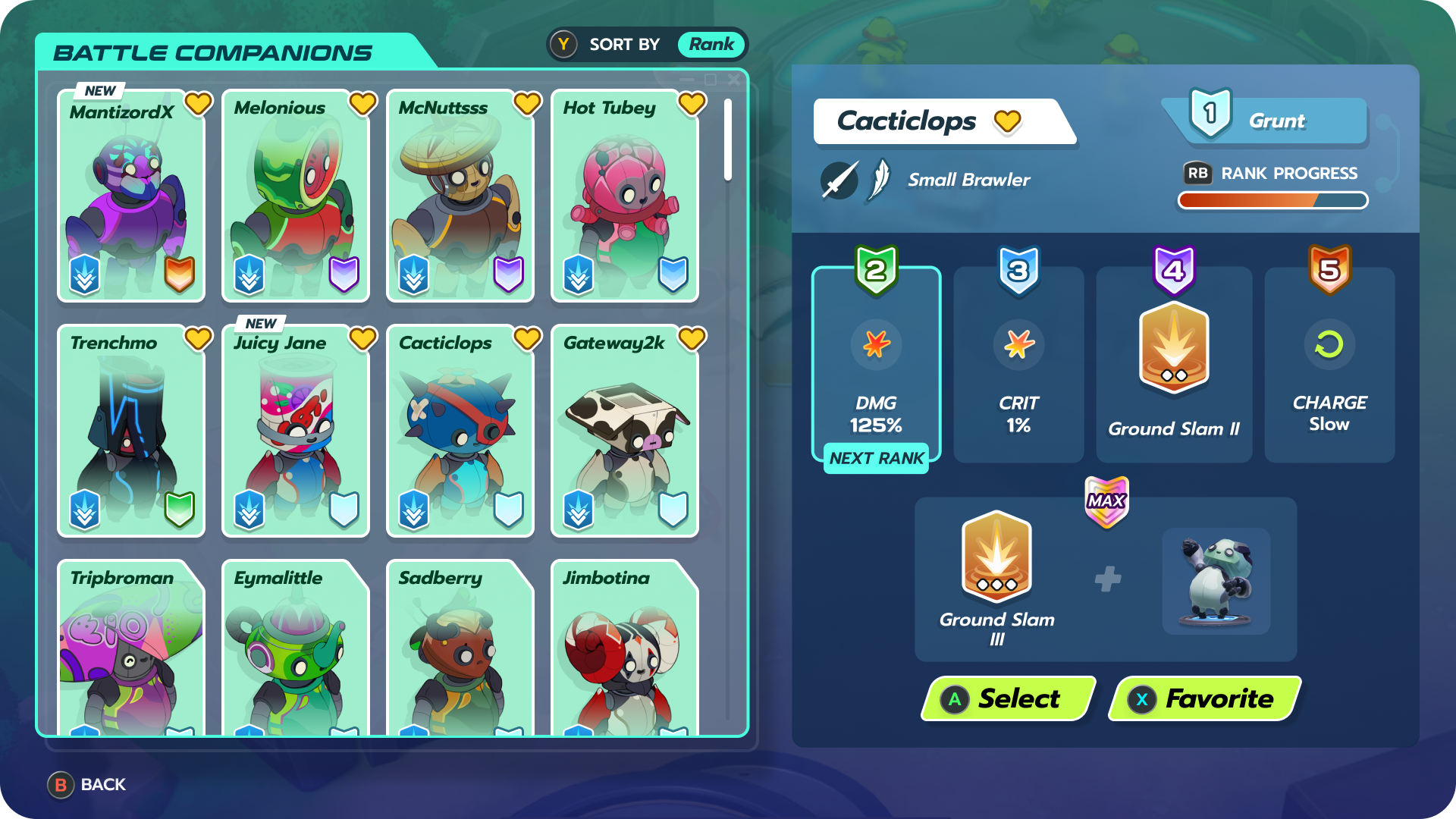This screenshot has height=819, width=1456.
Task: Click the Cacticlops card in the grid
Action: click(x=460, y=432)
